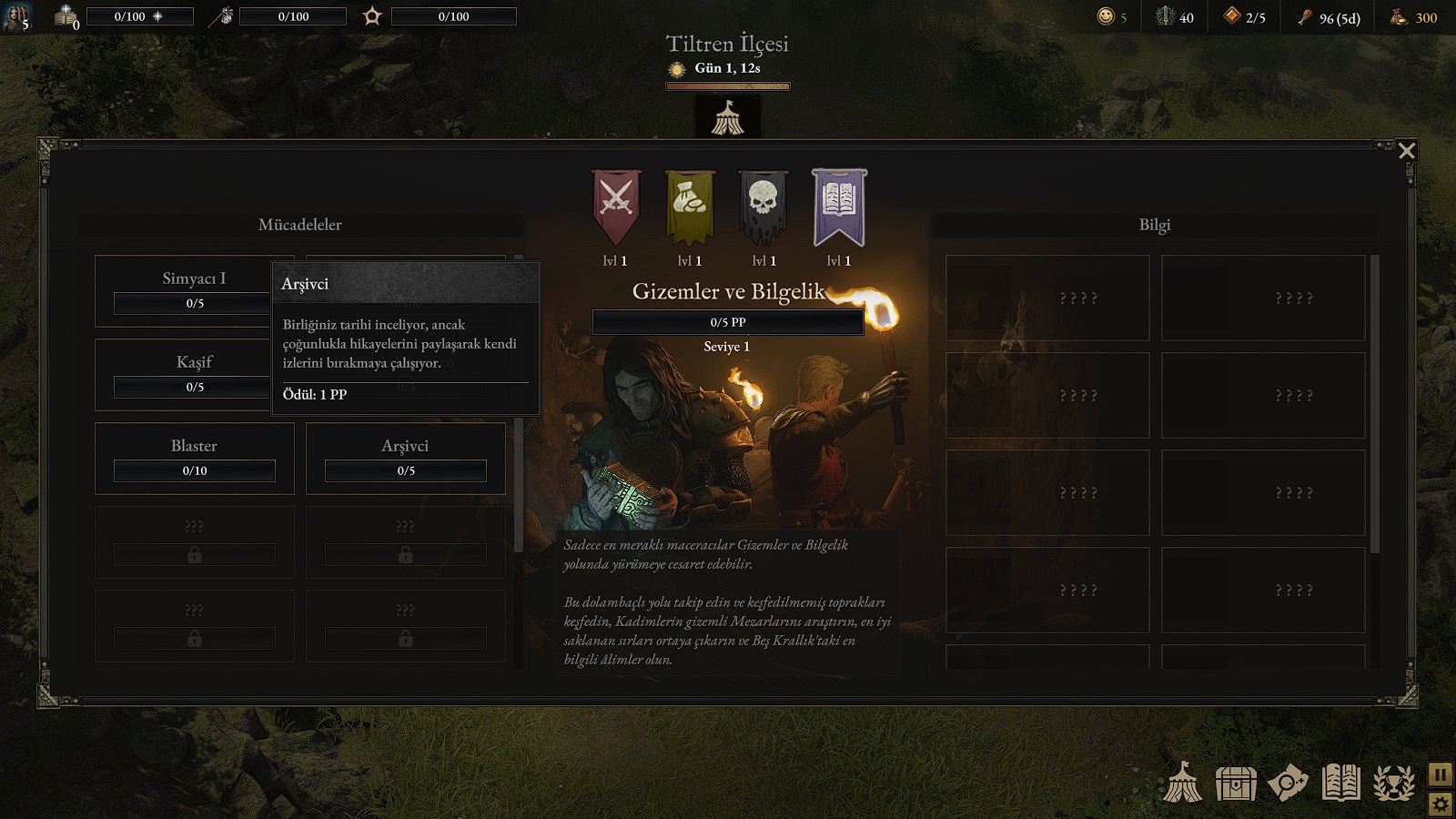This screenshot has height=819, width=1456.
Task: Open settings via the gear icon
Action: coord(1440,804)
